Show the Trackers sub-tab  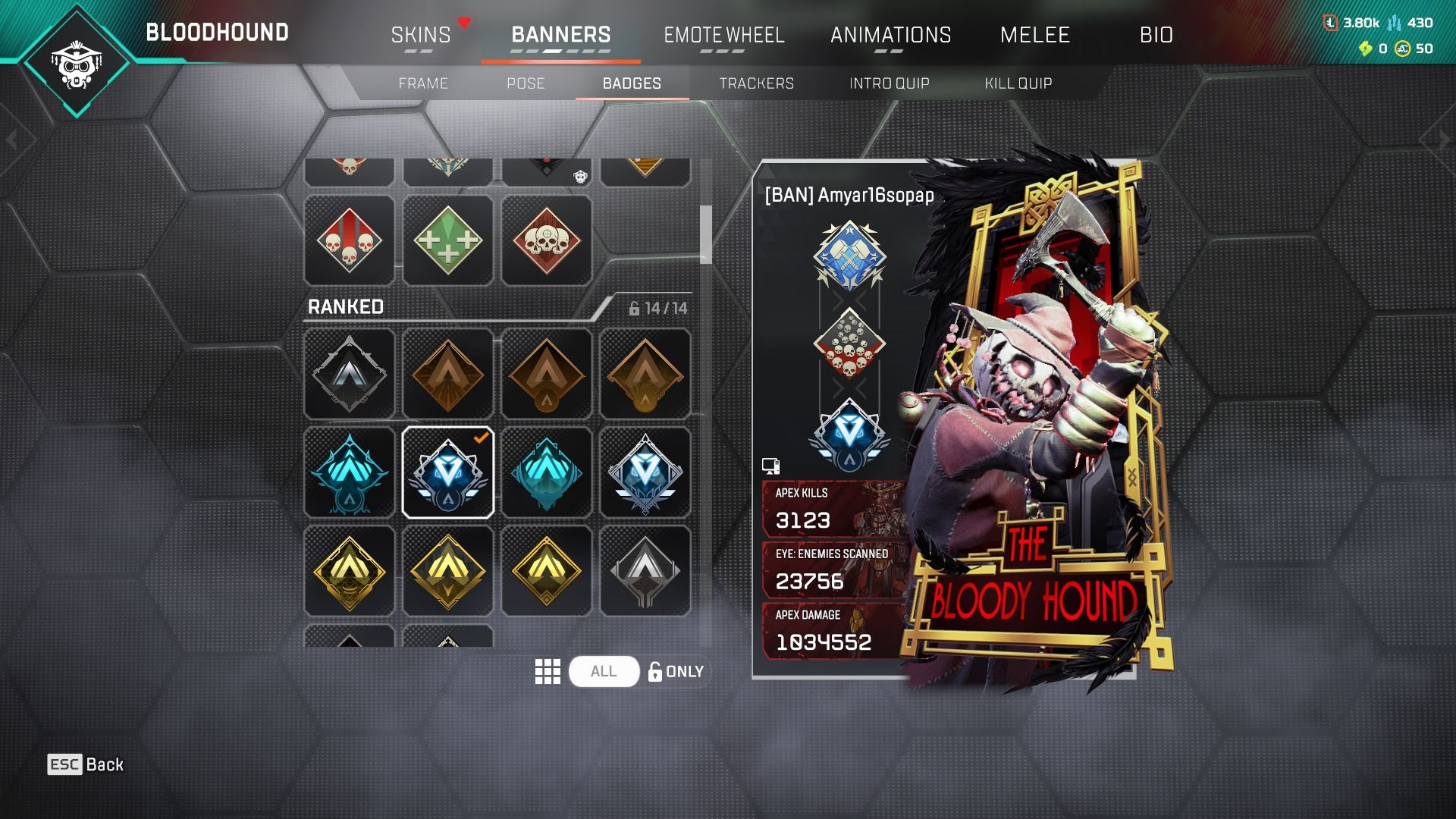(756, 83)
